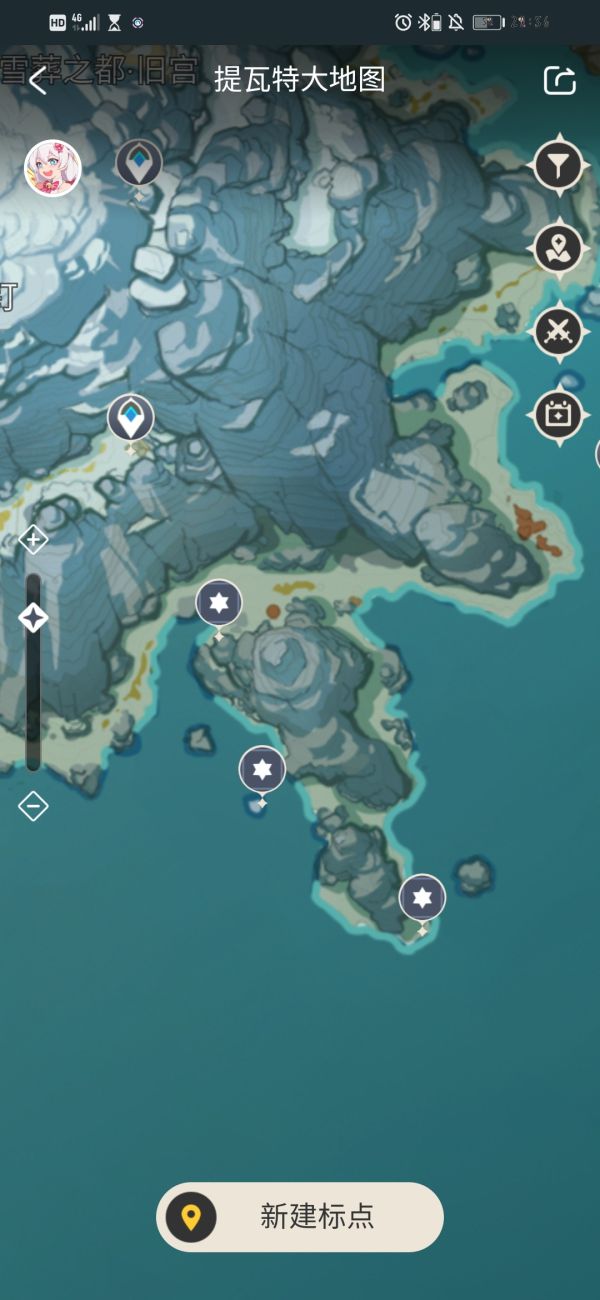This screenshot has height=1300, width=600.
Task: Select the white-bordered teleport waypoint marker
Action: pos(131,418)
